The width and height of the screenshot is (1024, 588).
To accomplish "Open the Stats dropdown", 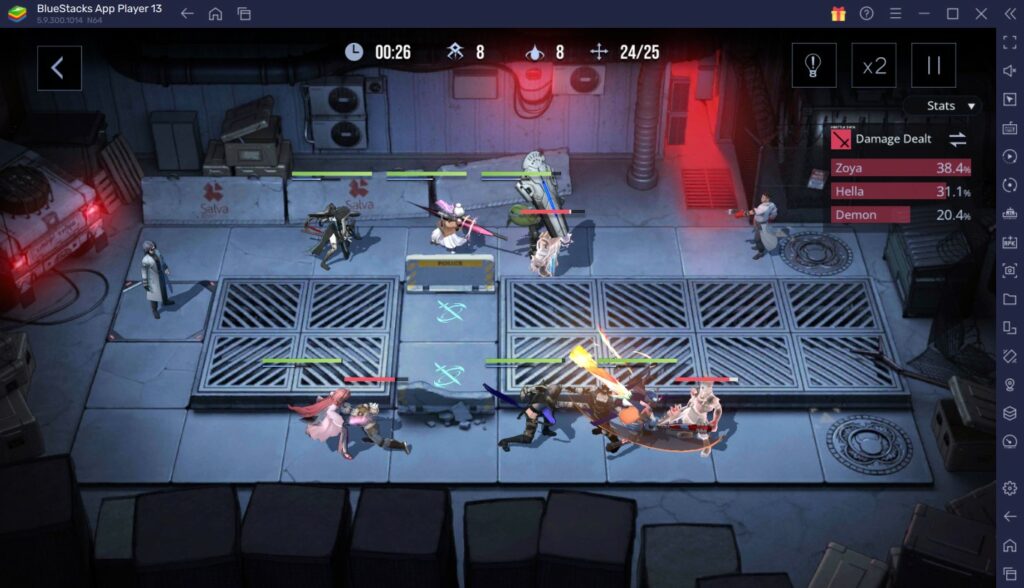I will click(x=942, y=105).
